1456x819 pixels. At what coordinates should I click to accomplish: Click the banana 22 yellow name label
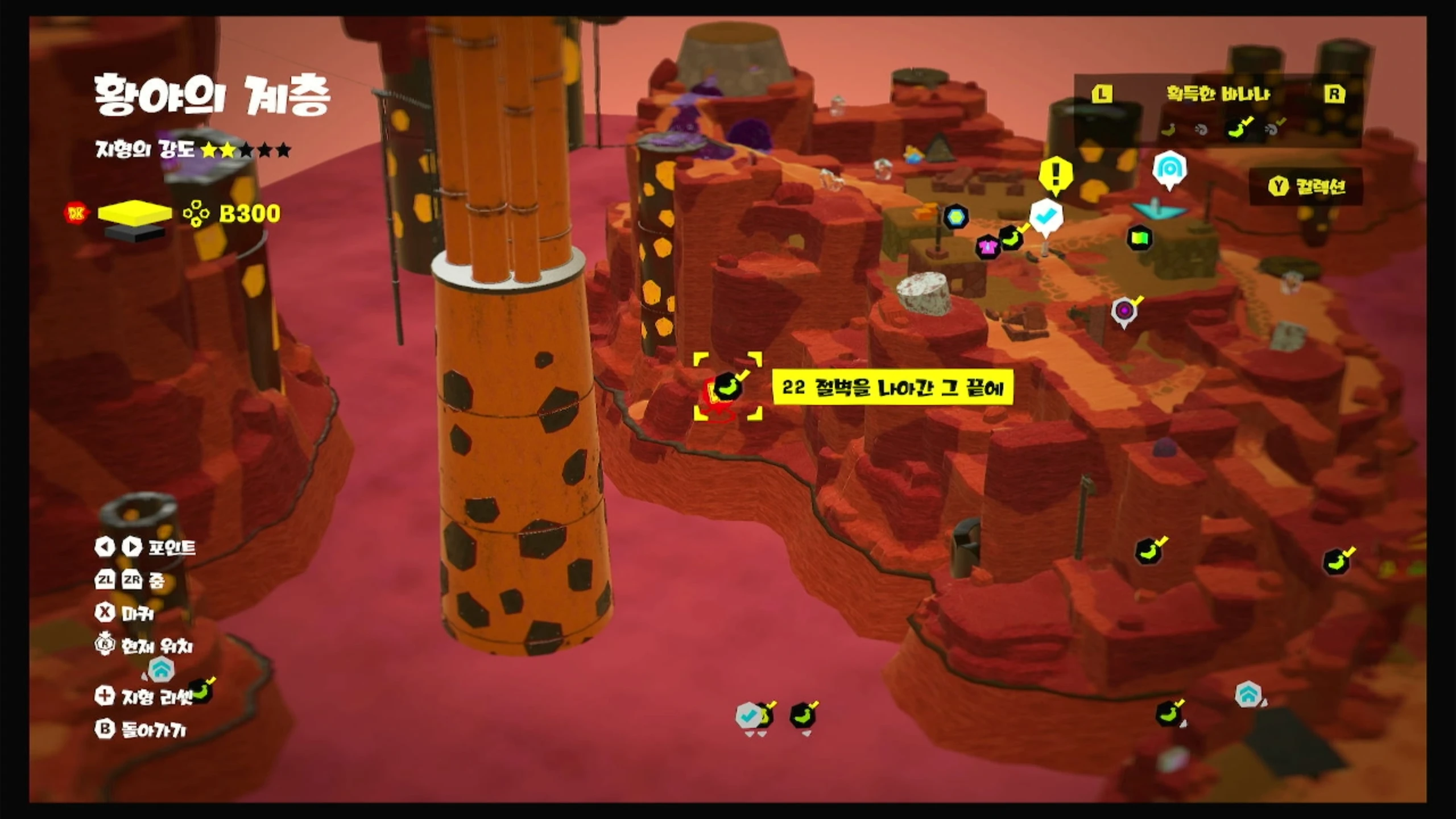[x=892, y=388]
